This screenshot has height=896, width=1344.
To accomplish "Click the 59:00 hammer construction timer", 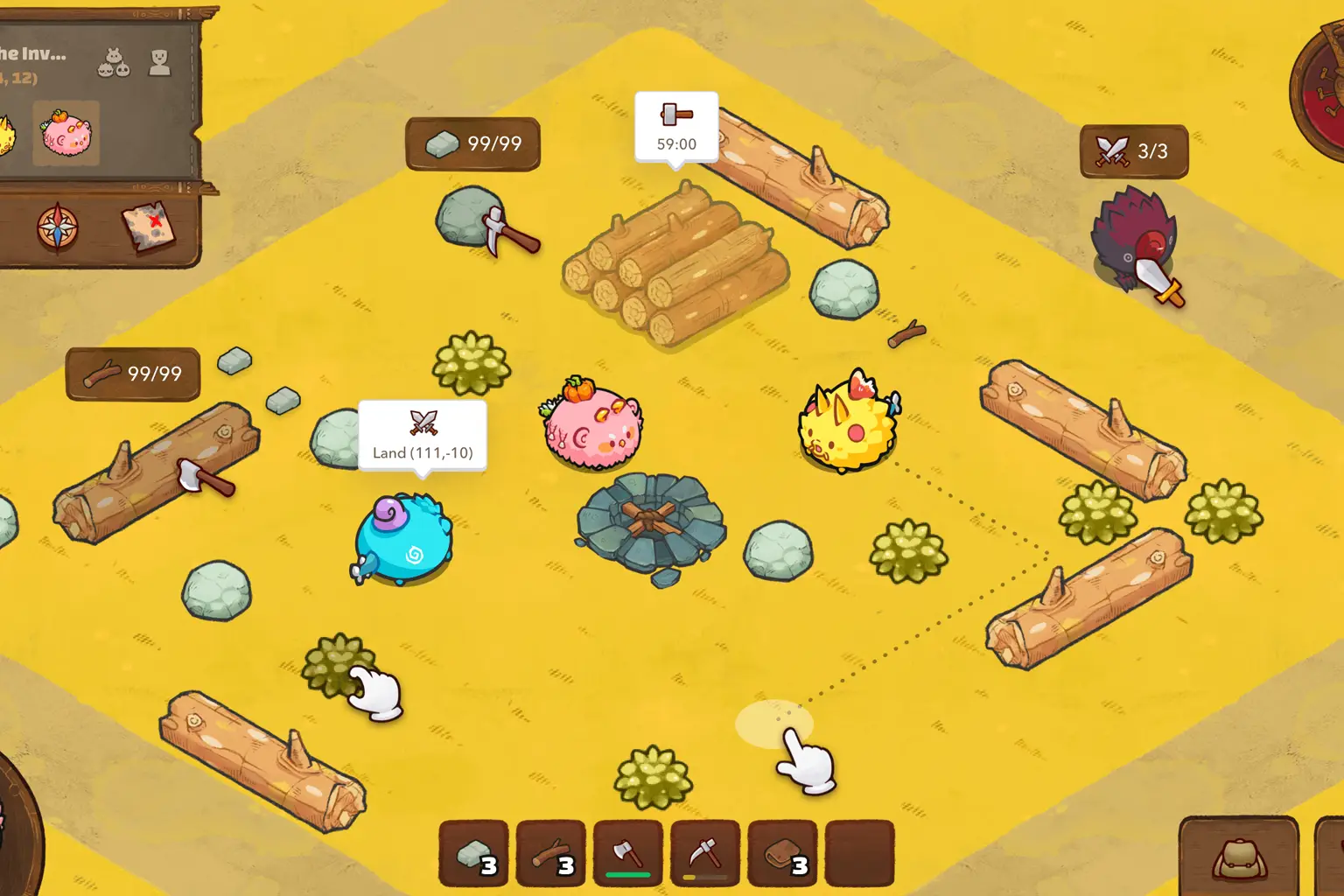I will (675, 126).
